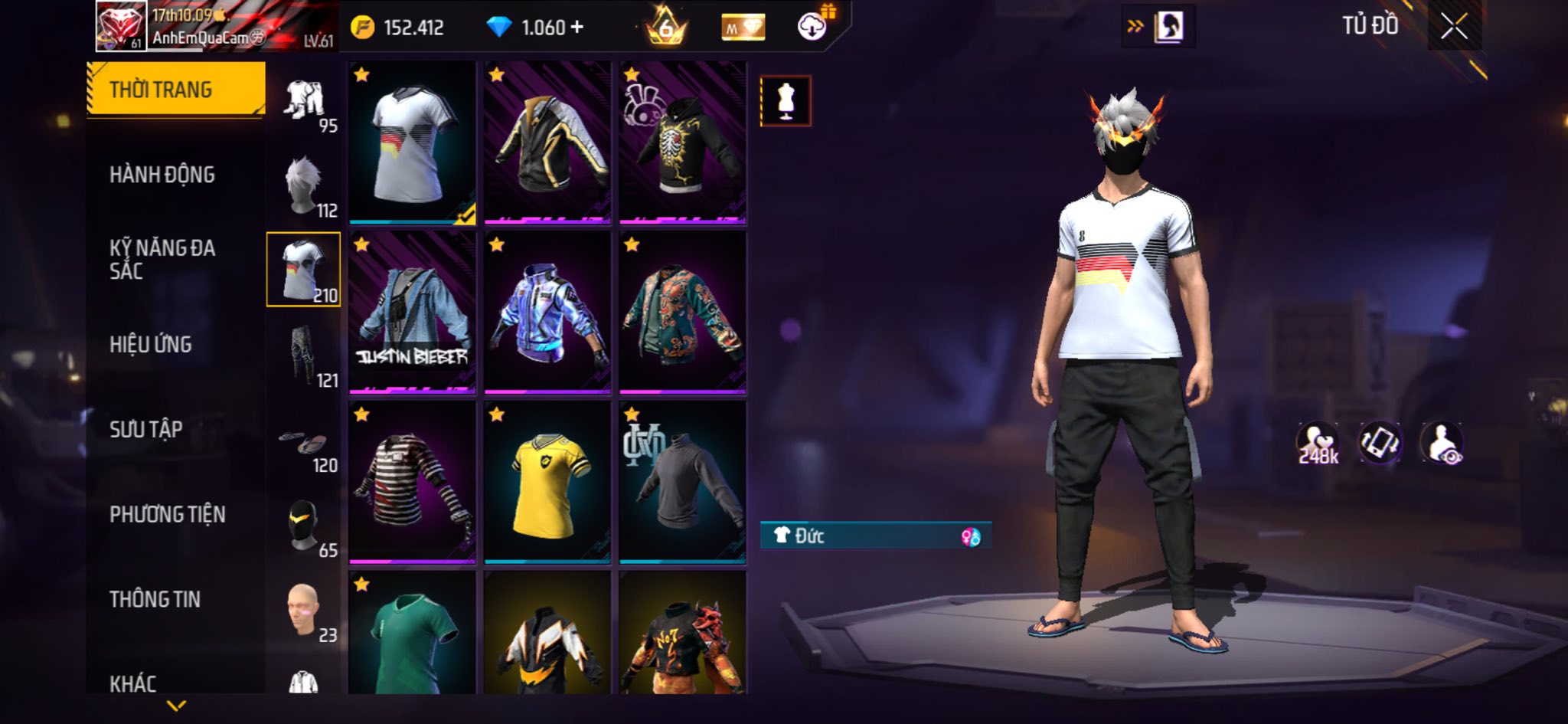Select the white Germany flag shirt
The image size is (1568, 724).
[412, 143]
